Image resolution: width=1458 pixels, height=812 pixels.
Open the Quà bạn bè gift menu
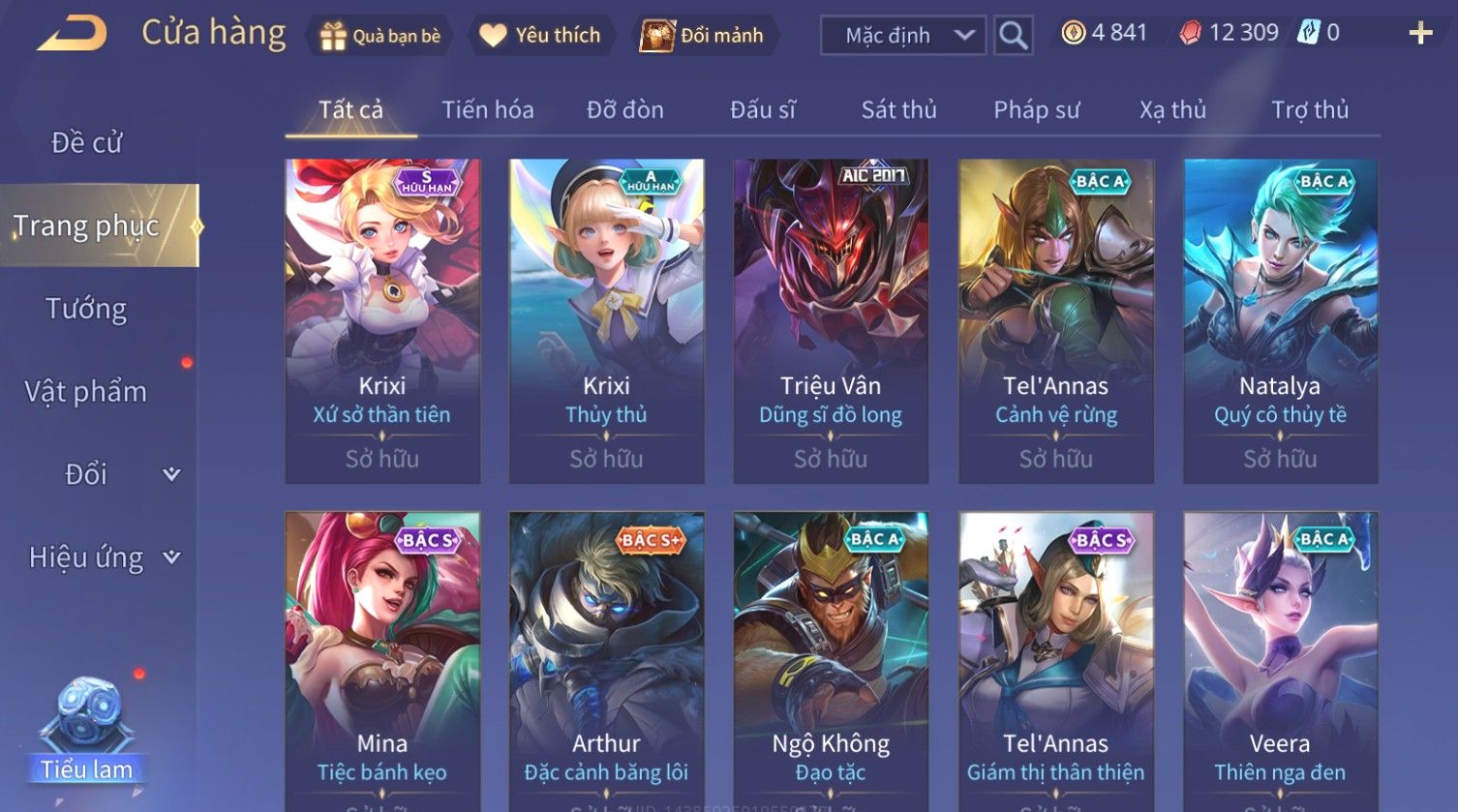click(380, 36)
